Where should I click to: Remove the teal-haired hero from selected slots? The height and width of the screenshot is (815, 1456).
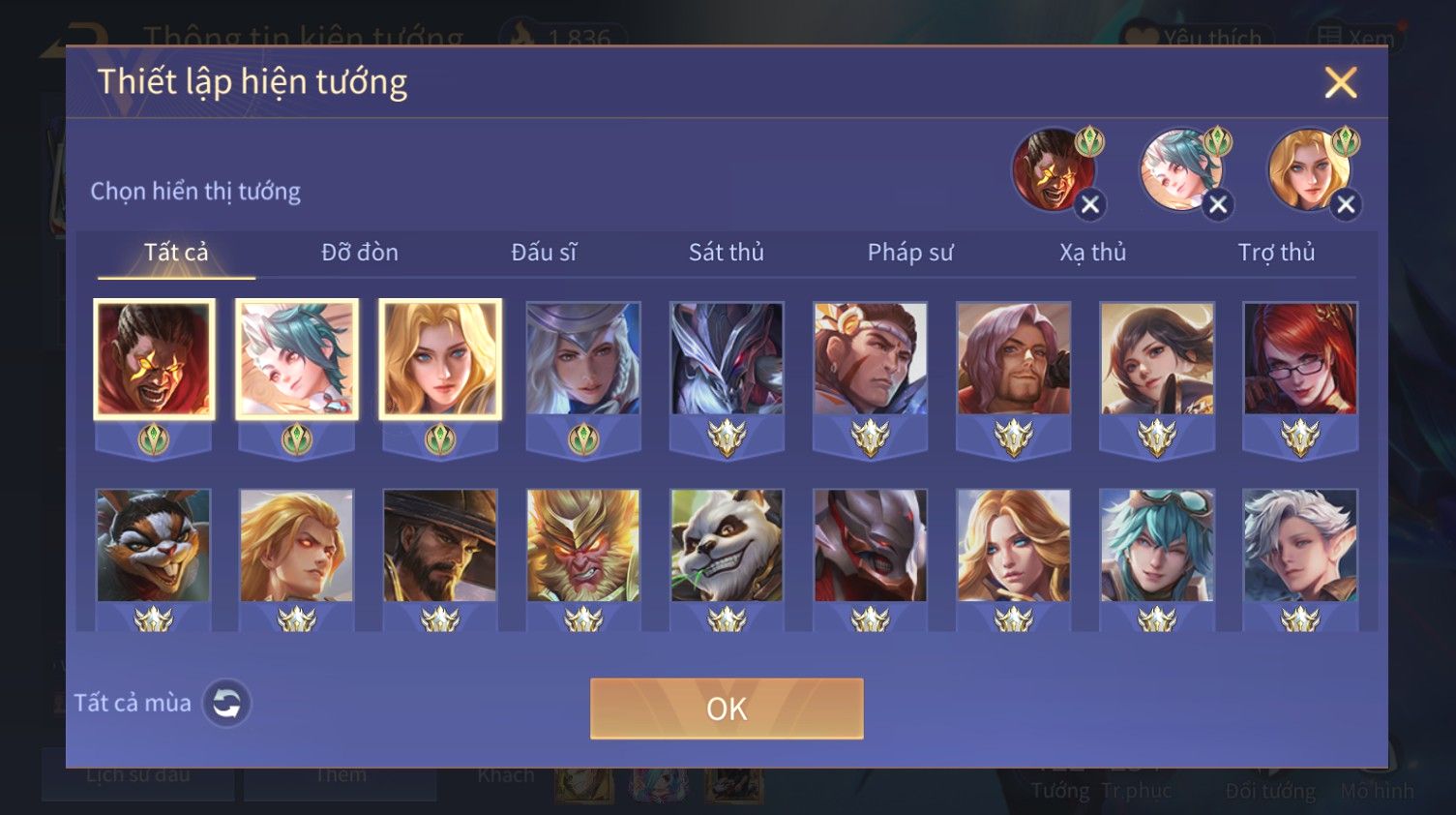[1218, 205]
